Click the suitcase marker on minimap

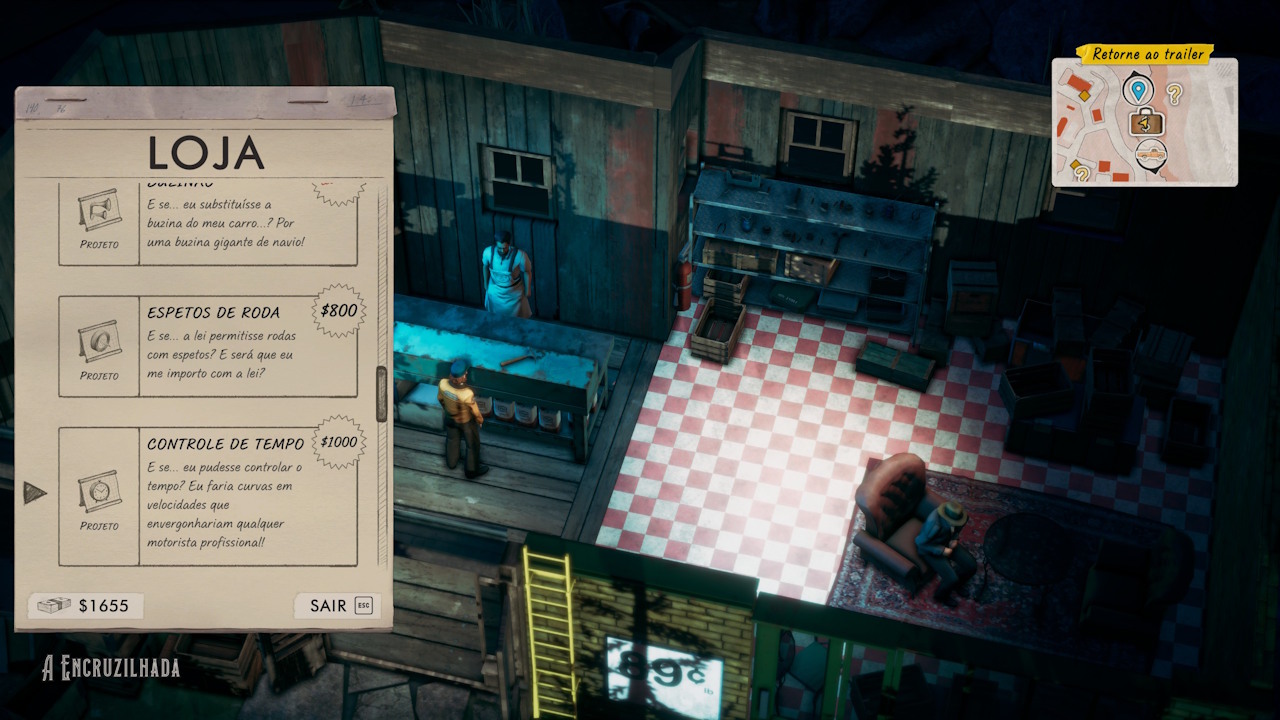[1147, 123]
